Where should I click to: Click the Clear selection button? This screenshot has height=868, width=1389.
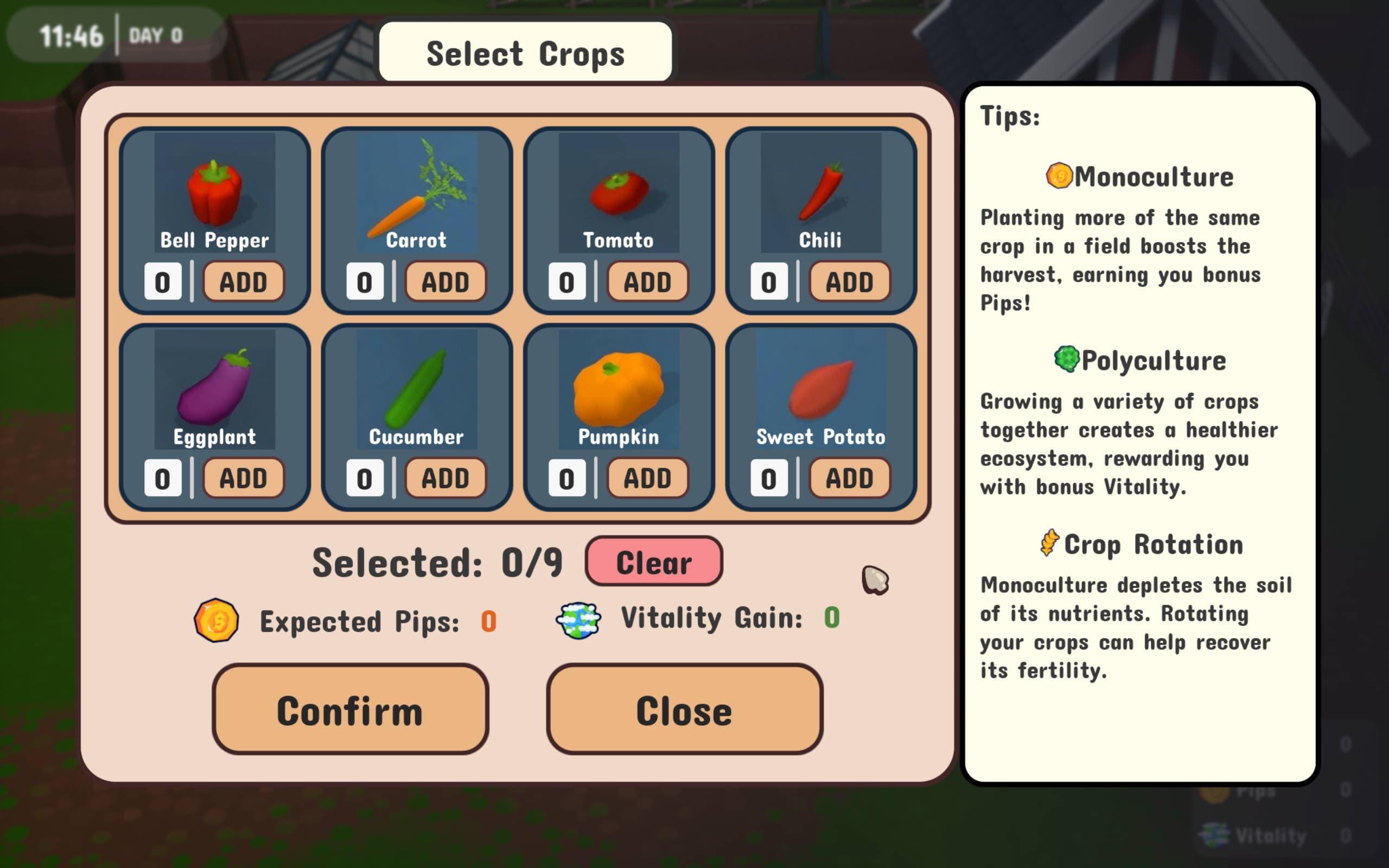pyautogui.click(x=654, y=562)
